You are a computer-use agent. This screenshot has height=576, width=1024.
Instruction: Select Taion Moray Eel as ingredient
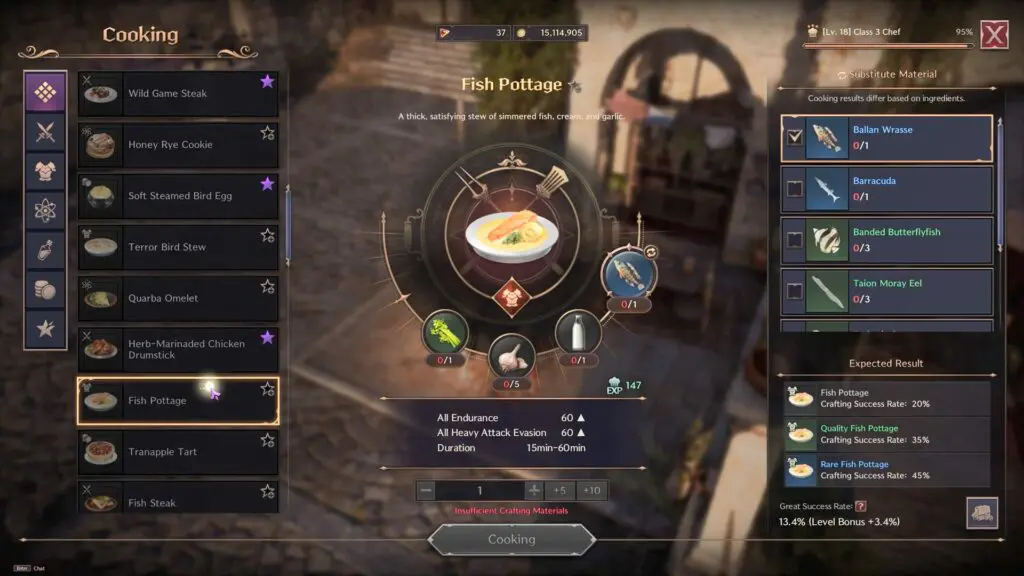[795, 291]
